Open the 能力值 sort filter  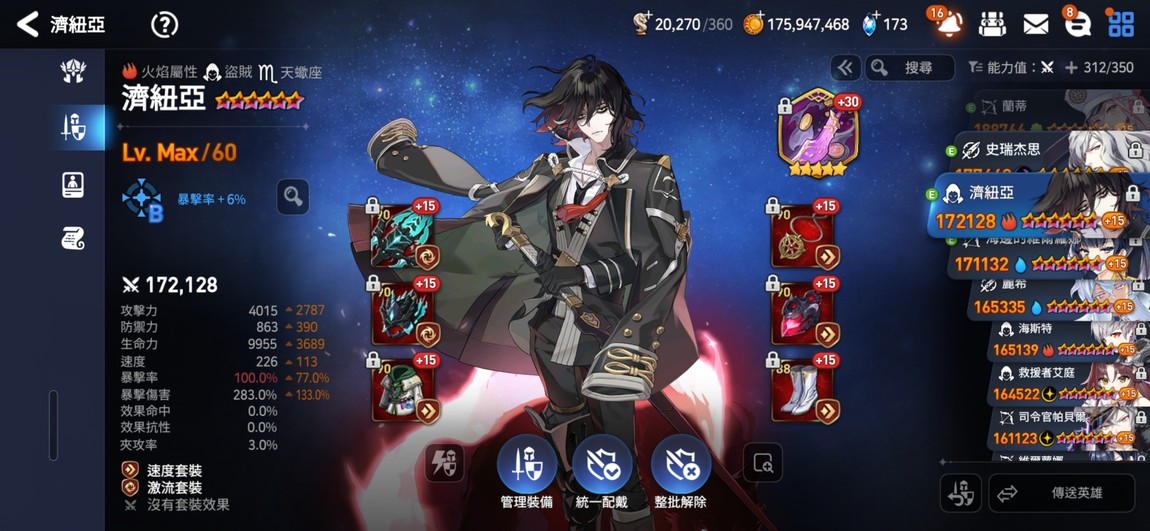pos(1011,68)
